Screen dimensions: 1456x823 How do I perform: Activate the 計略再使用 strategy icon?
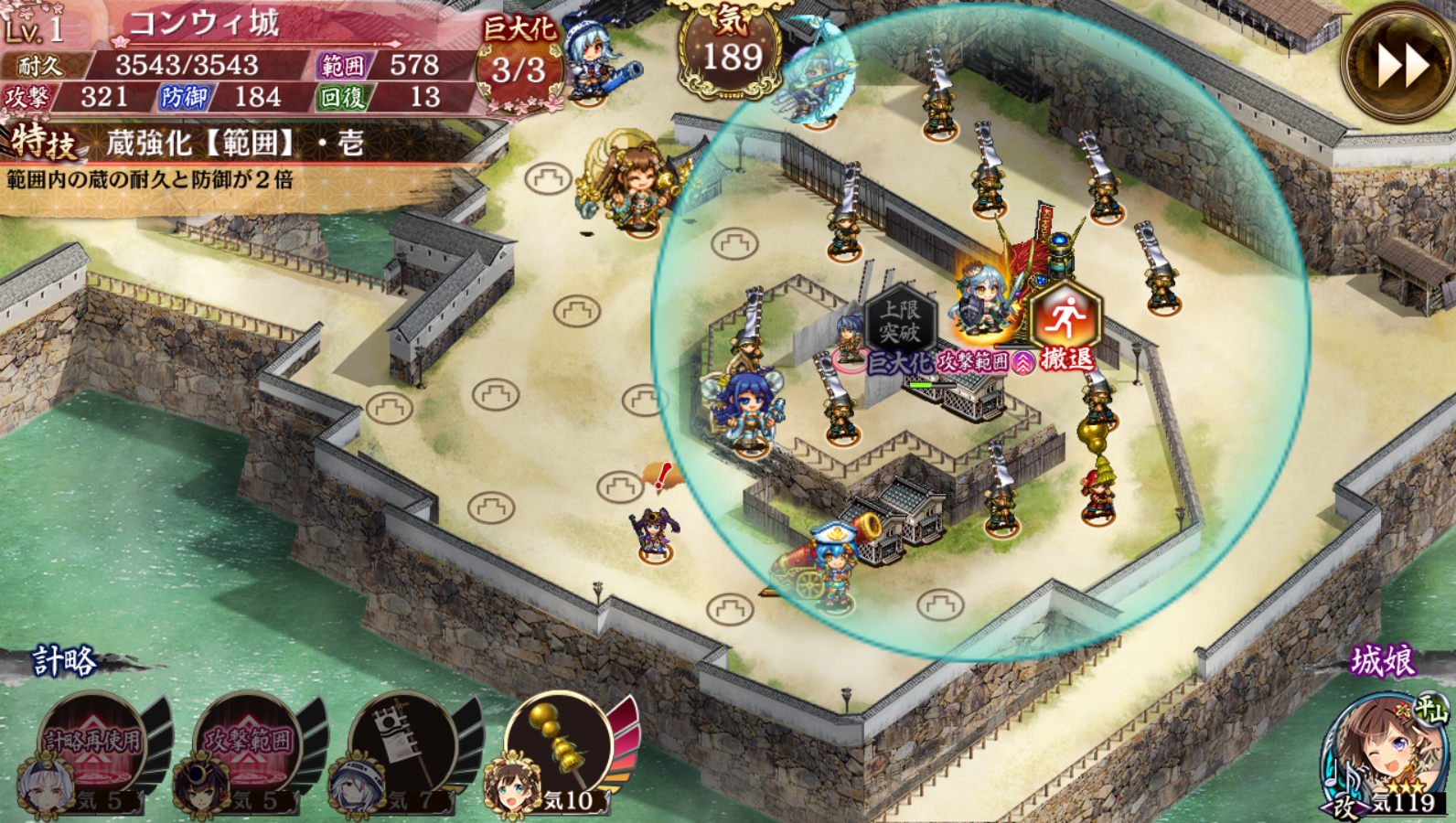[x=91, y=745]
